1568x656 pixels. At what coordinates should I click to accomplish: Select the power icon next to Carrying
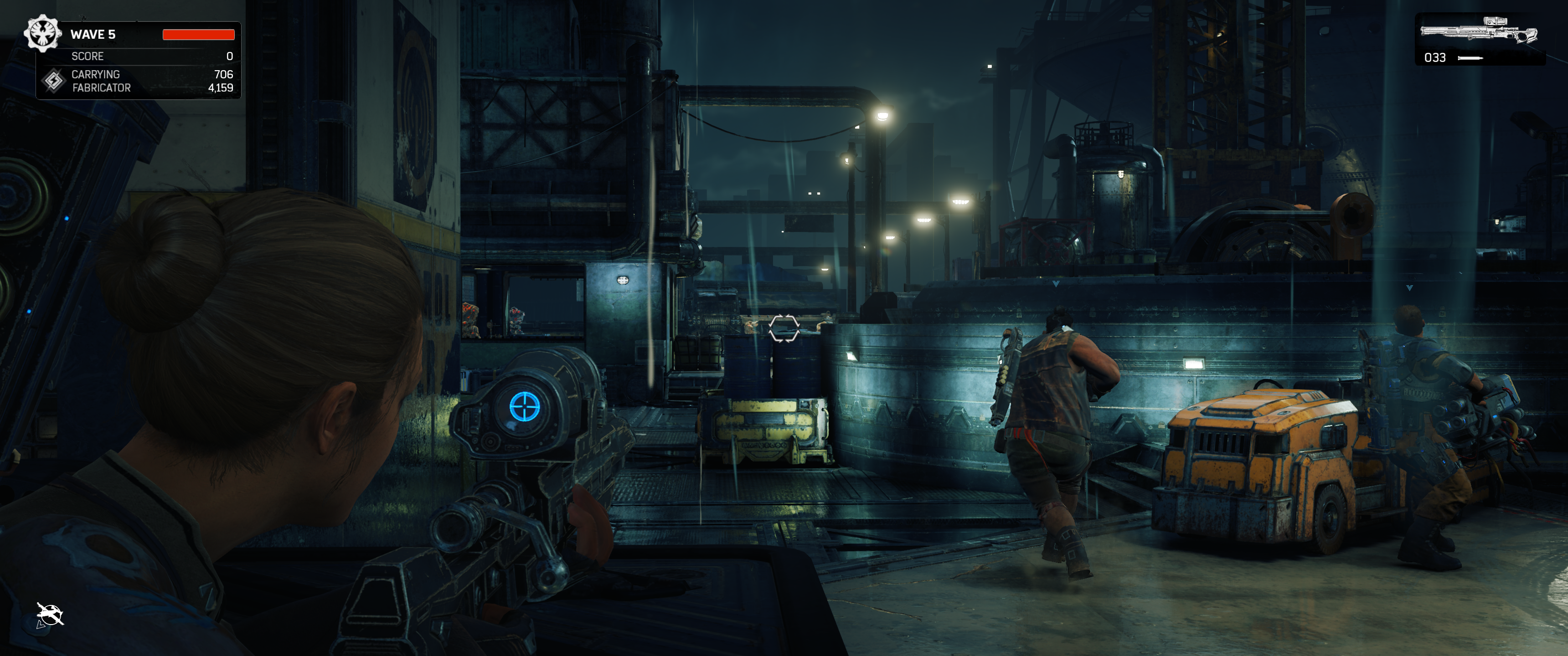tap(54, 80)
